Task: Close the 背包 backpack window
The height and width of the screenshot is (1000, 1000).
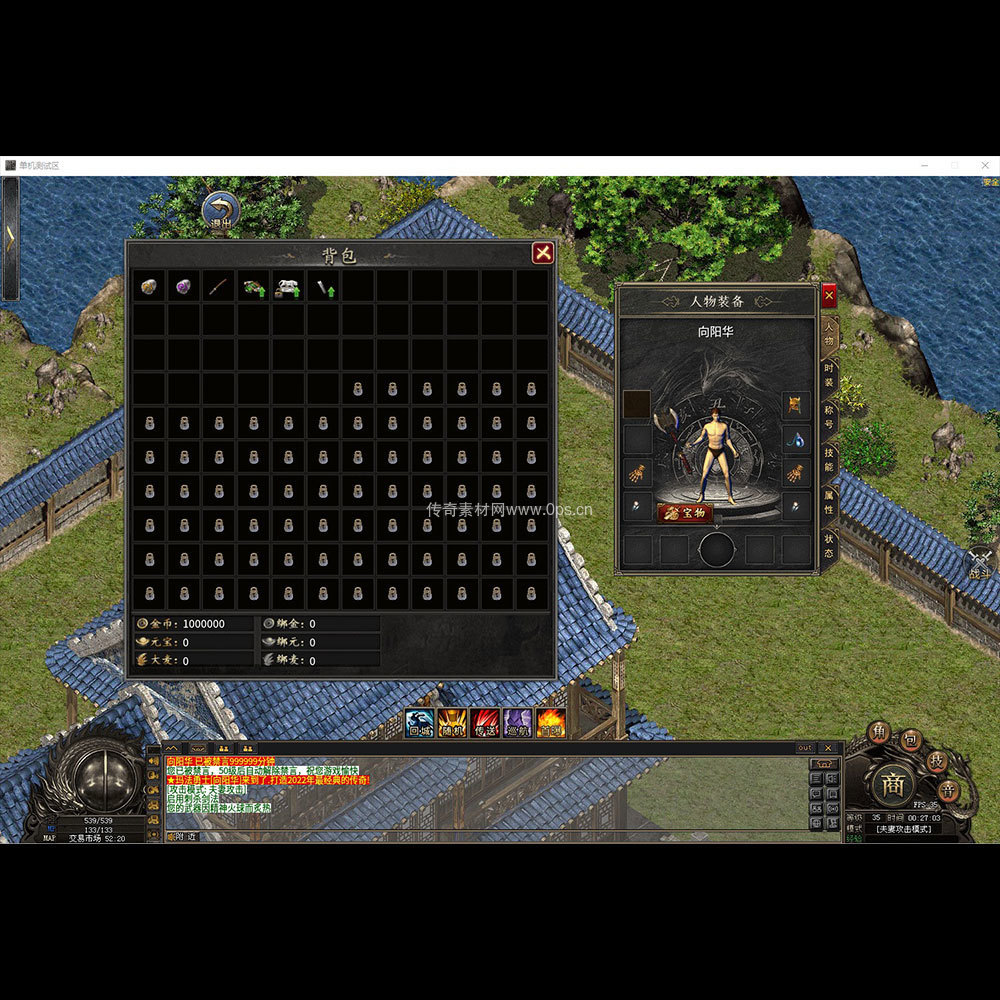Action: pyautogui.click(x=543, y=253)
